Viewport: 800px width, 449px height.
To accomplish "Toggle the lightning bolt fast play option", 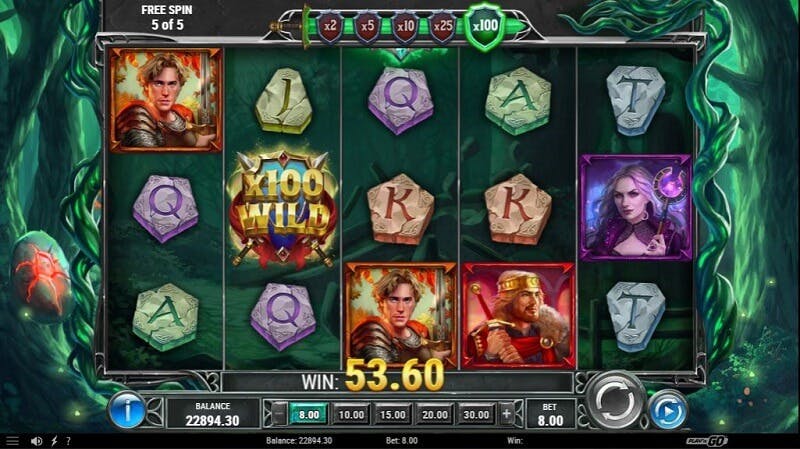I will click(x=54, y=440).
